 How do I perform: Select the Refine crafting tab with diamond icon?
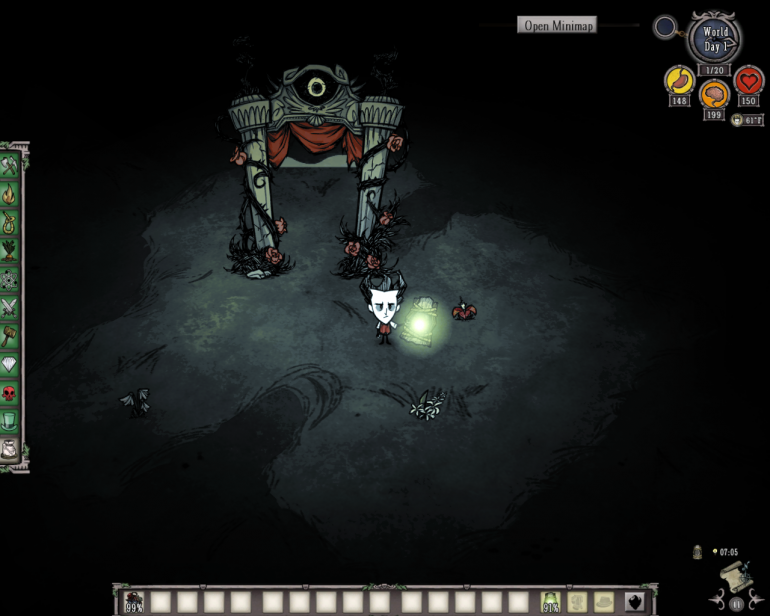pos(11,364)
